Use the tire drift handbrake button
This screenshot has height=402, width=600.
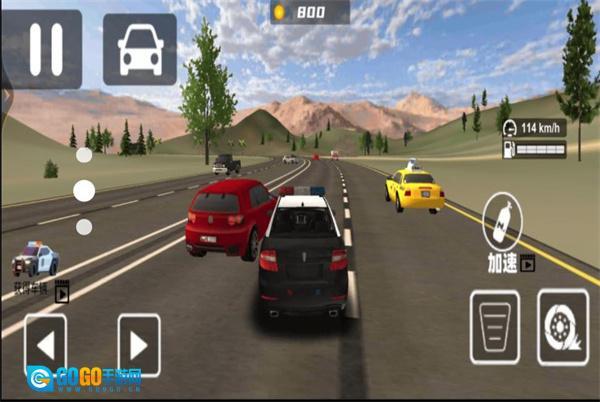click(562, 326)
